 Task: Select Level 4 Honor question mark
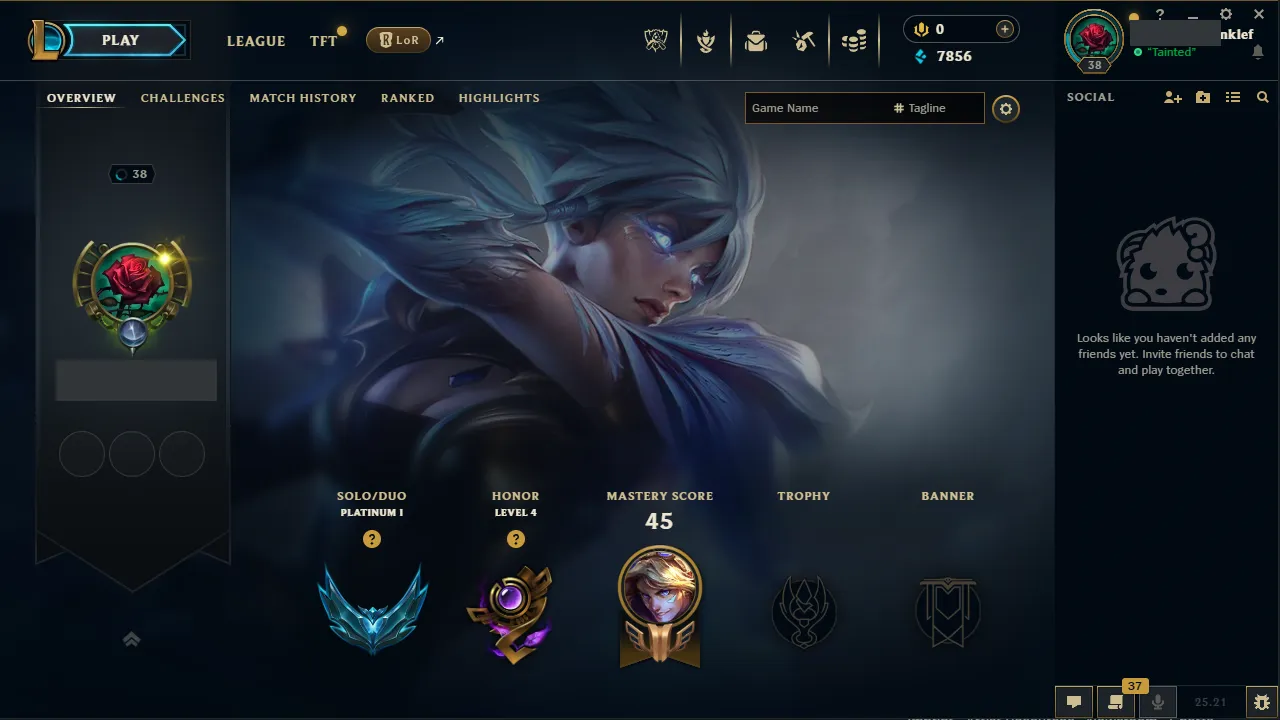(x=516, y=539)
